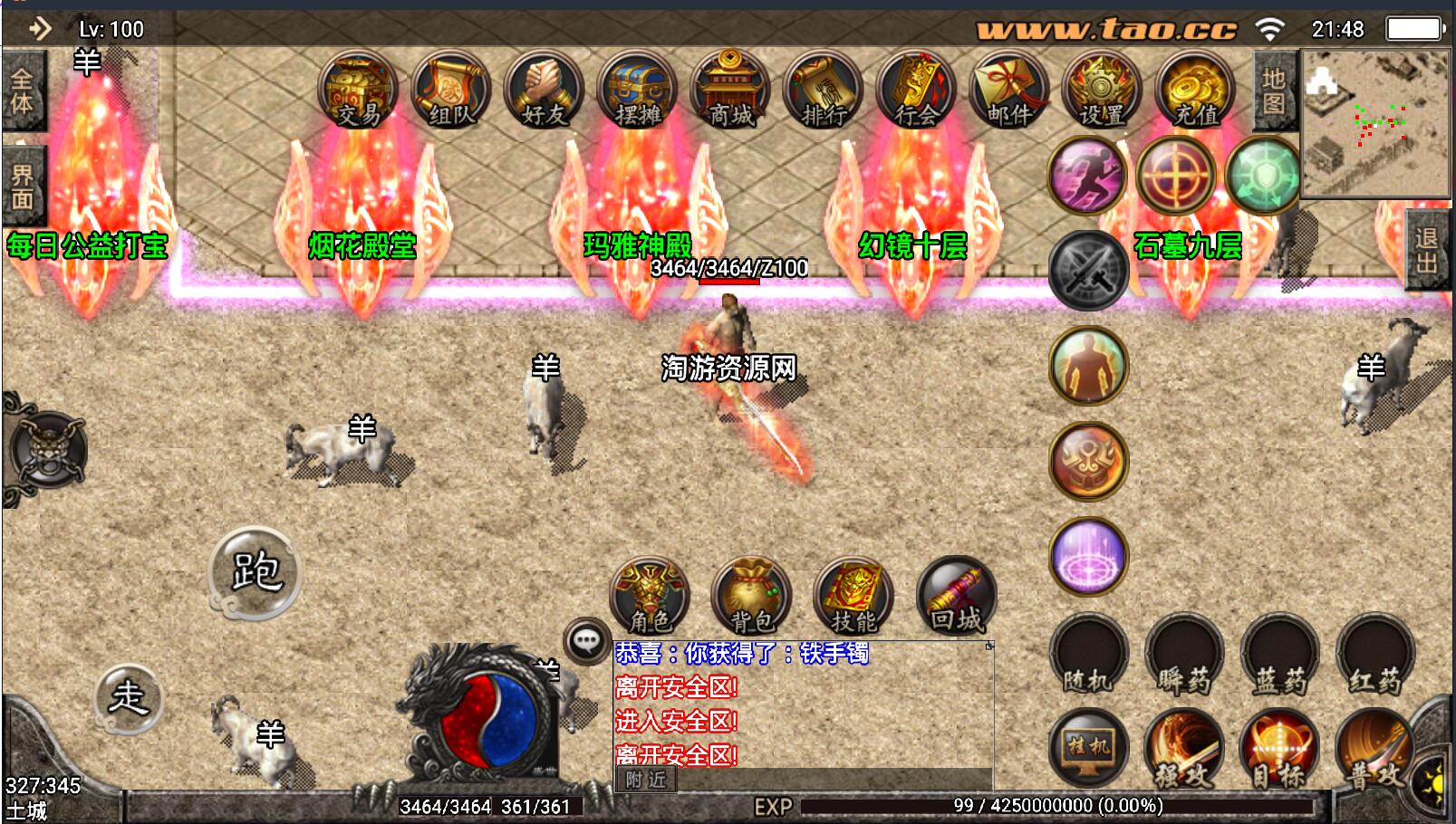The width and height of the screenshot is (1456, 824).
Task: Open the 角色 character sheet
Action: (x=650, y=597)
